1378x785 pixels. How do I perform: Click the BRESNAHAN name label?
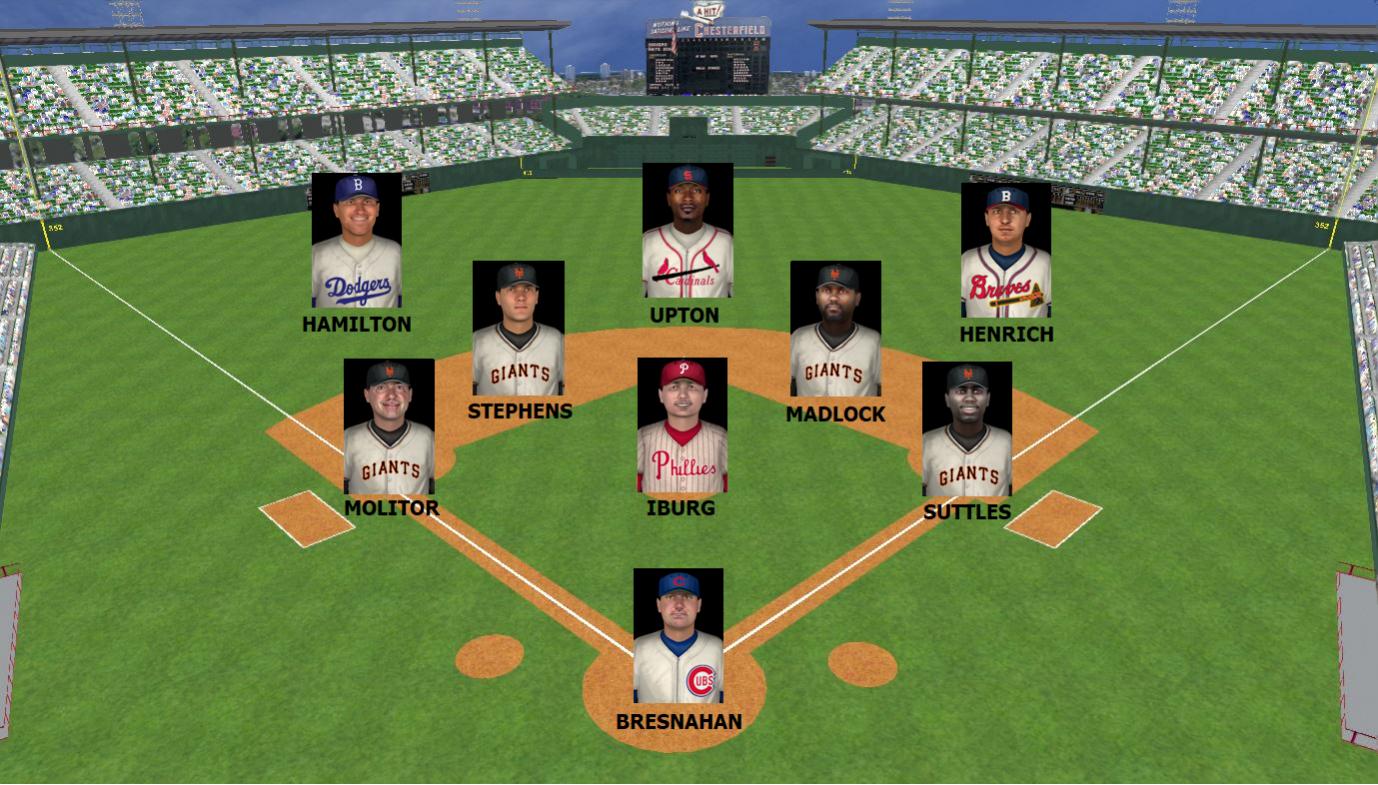click(677, 720)
